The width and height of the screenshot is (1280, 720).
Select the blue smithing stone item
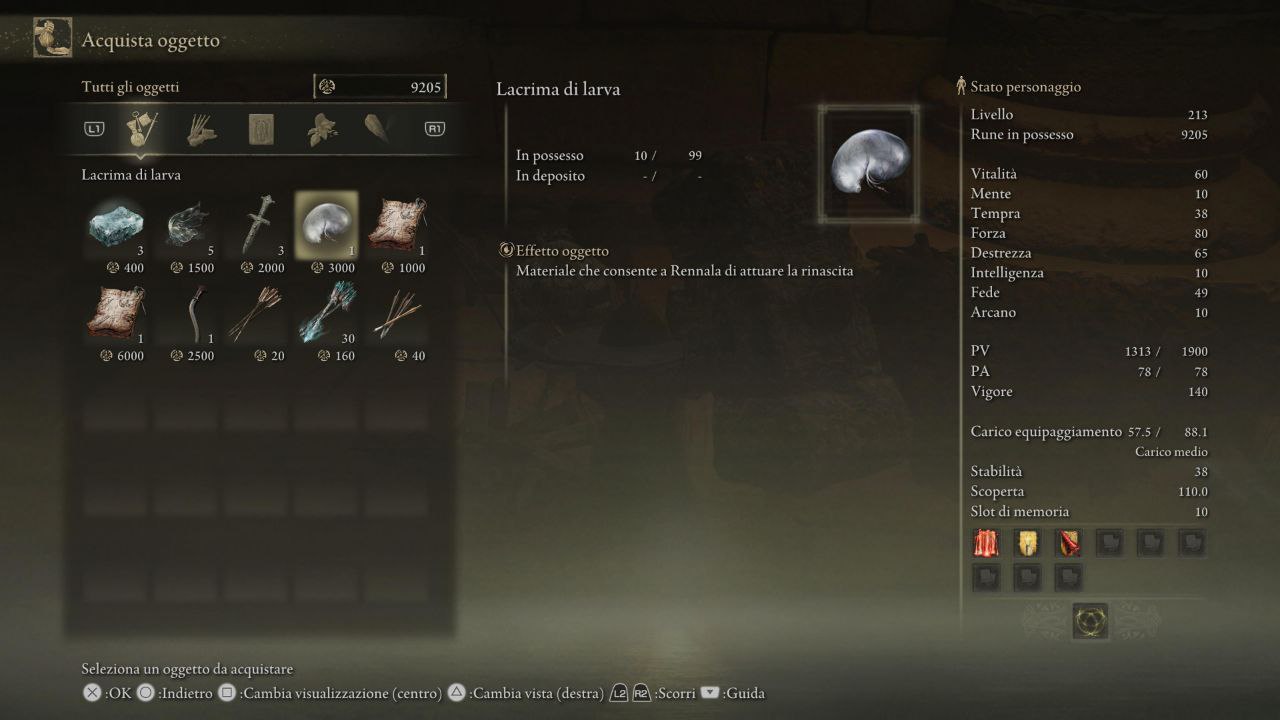(115, 221)
